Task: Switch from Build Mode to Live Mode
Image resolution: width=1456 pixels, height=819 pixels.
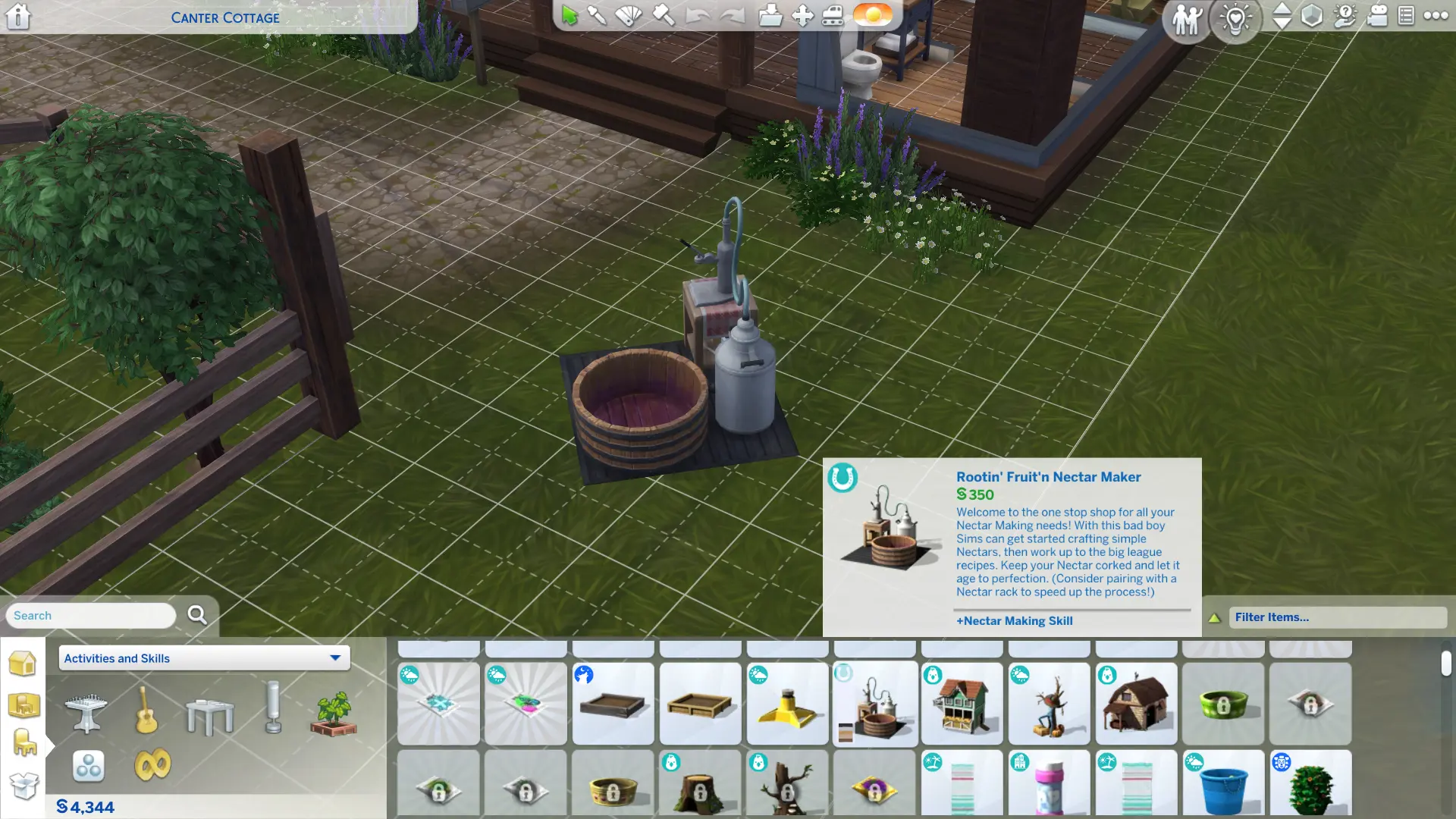Action: [1187, 18]
